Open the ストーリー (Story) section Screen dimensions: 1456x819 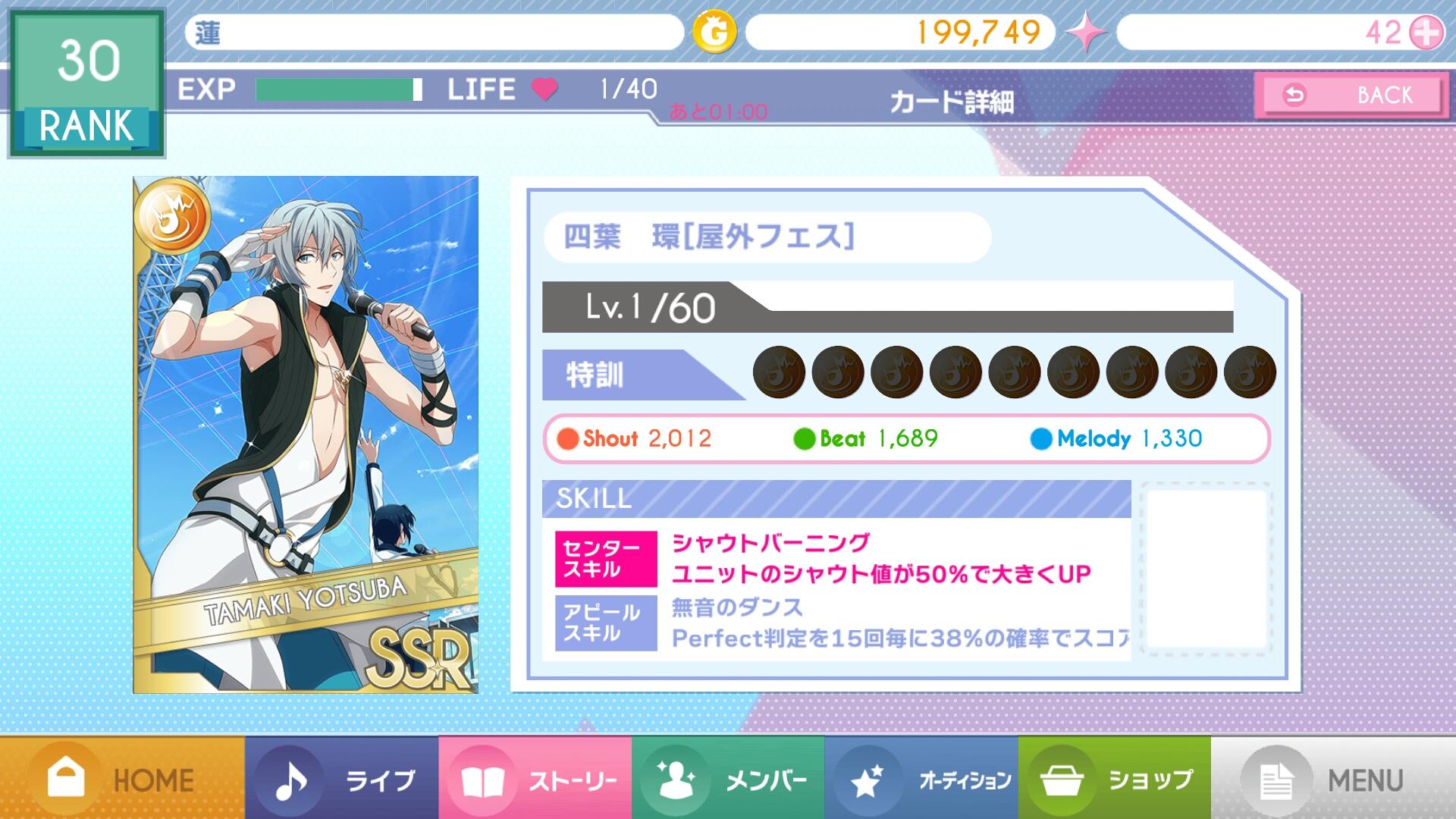point(535,779)
